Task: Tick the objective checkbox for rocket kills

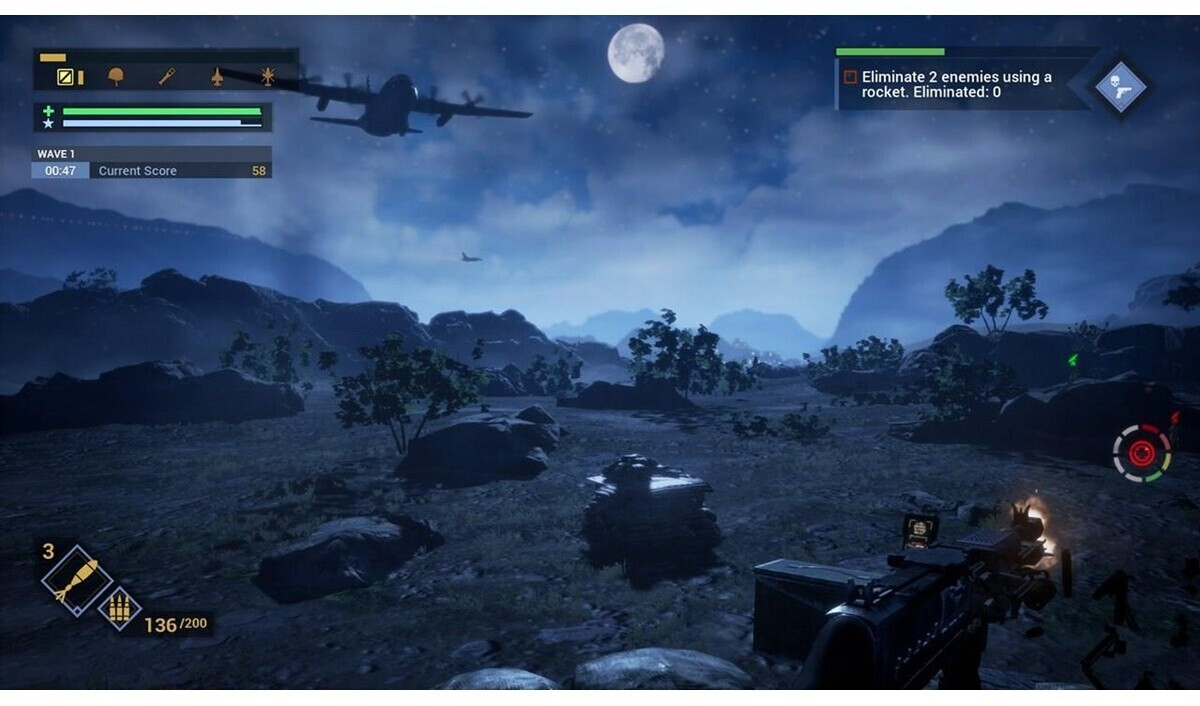Action: 850,77
